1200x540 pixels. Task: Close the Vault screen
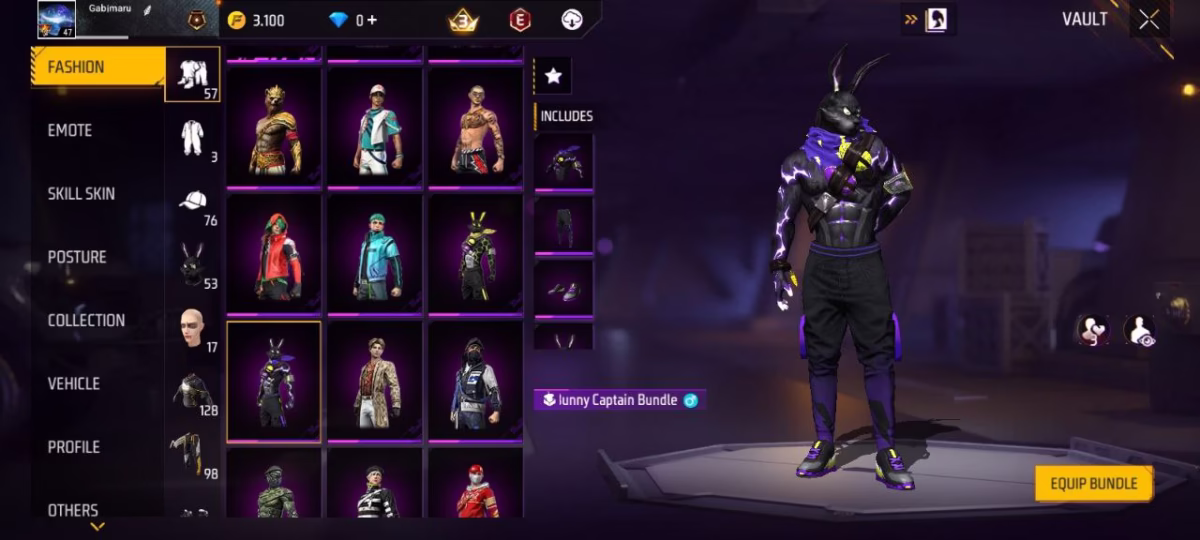[1149, 20]
